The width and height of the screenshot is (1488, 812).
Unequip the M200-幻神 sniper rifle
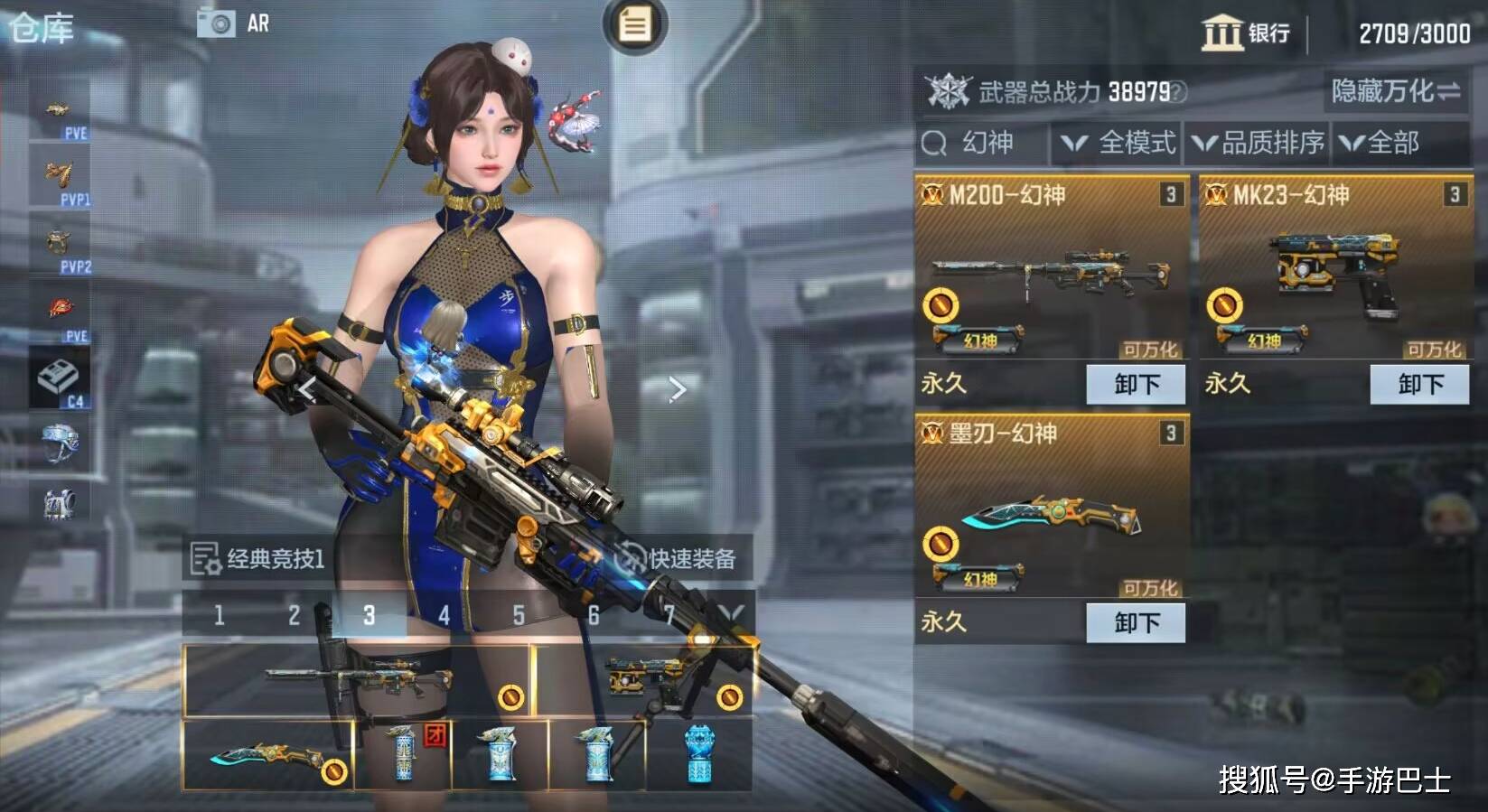[x=1136, y=384]
